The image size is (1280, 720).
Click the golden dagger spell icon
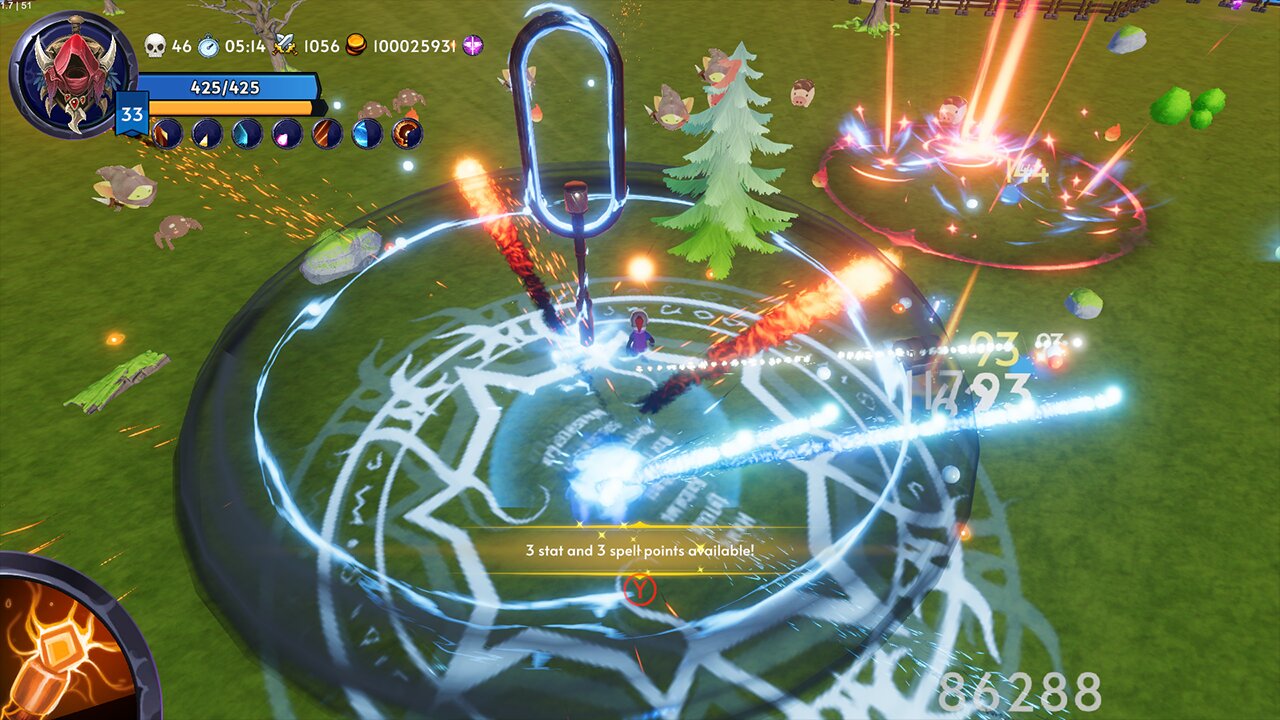pyautogui.click(x=206, y=135)
